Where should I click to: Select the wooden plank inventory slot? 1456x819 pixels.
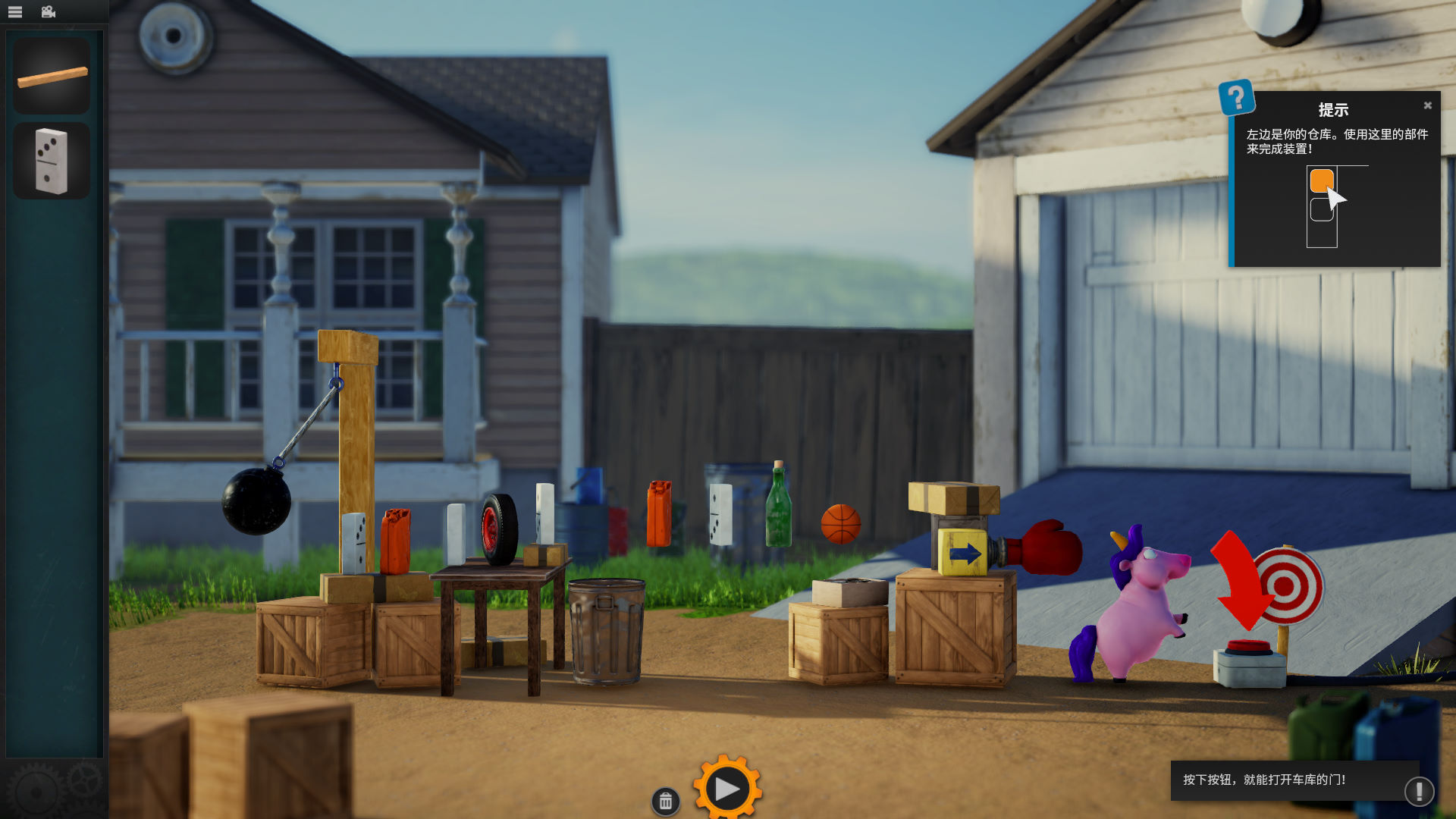tap(52, 76)
